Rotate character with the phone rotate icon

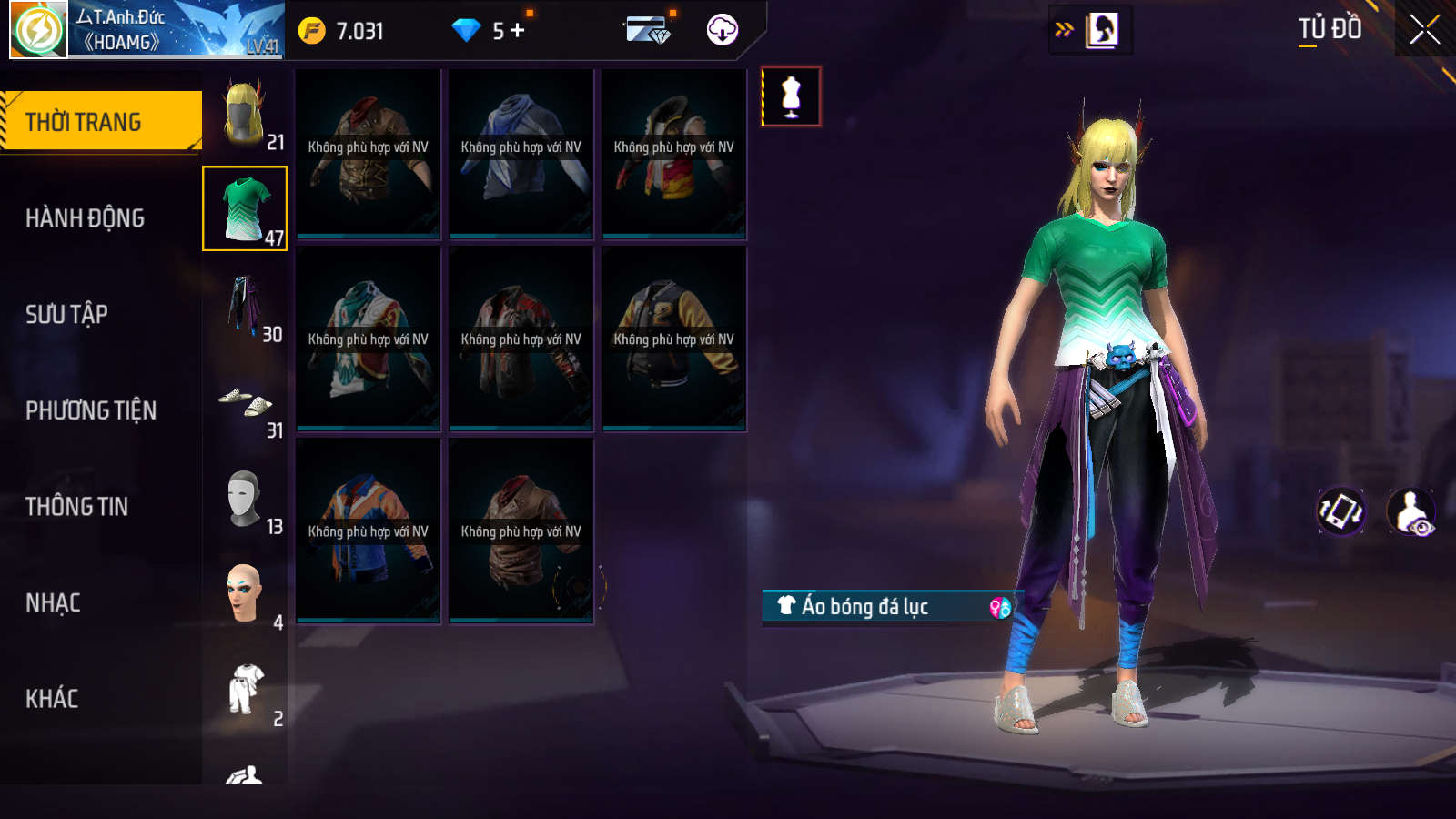point(1340,511)
